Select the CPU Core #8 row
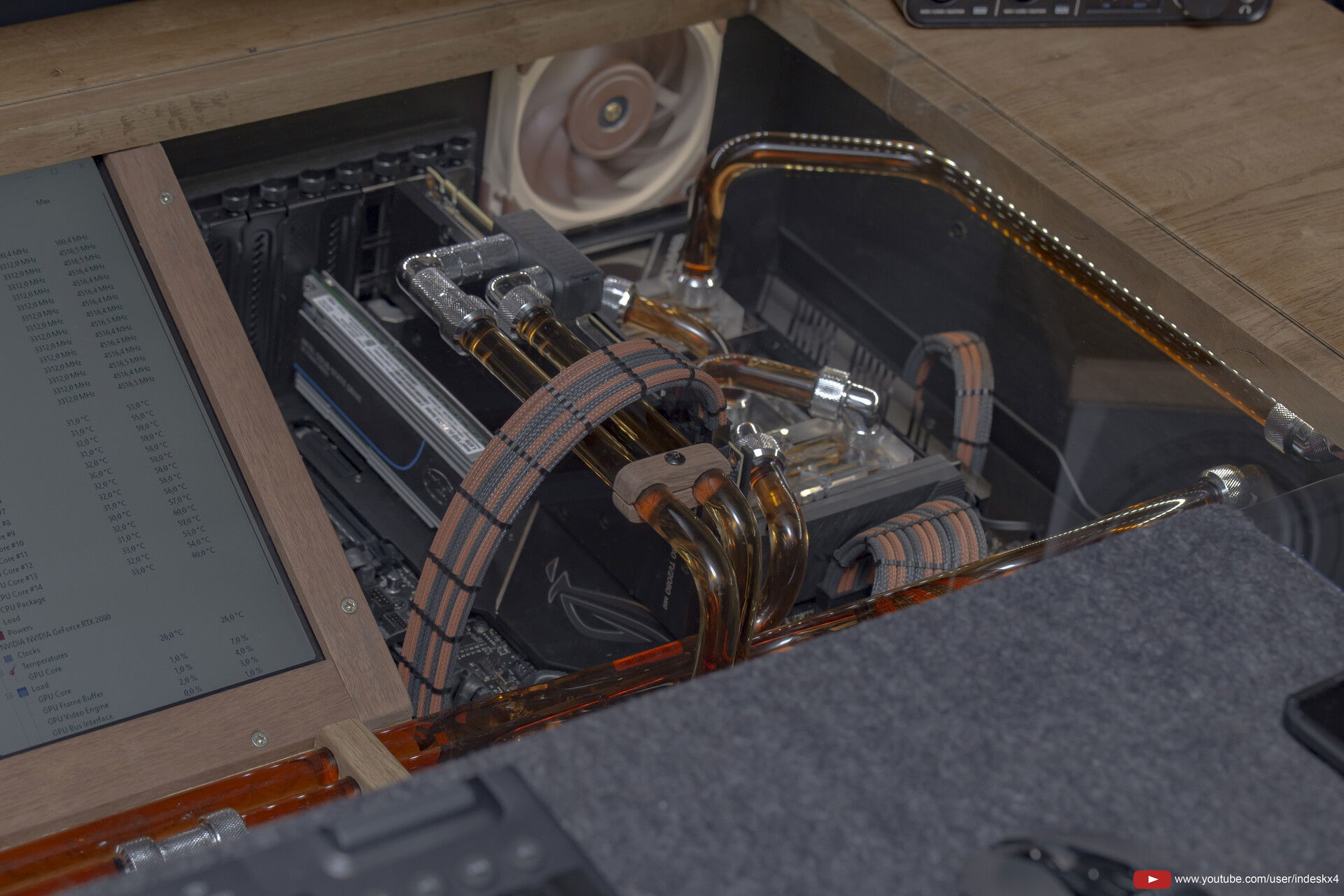Screen dimensions: 1344x896 [7, 523]
